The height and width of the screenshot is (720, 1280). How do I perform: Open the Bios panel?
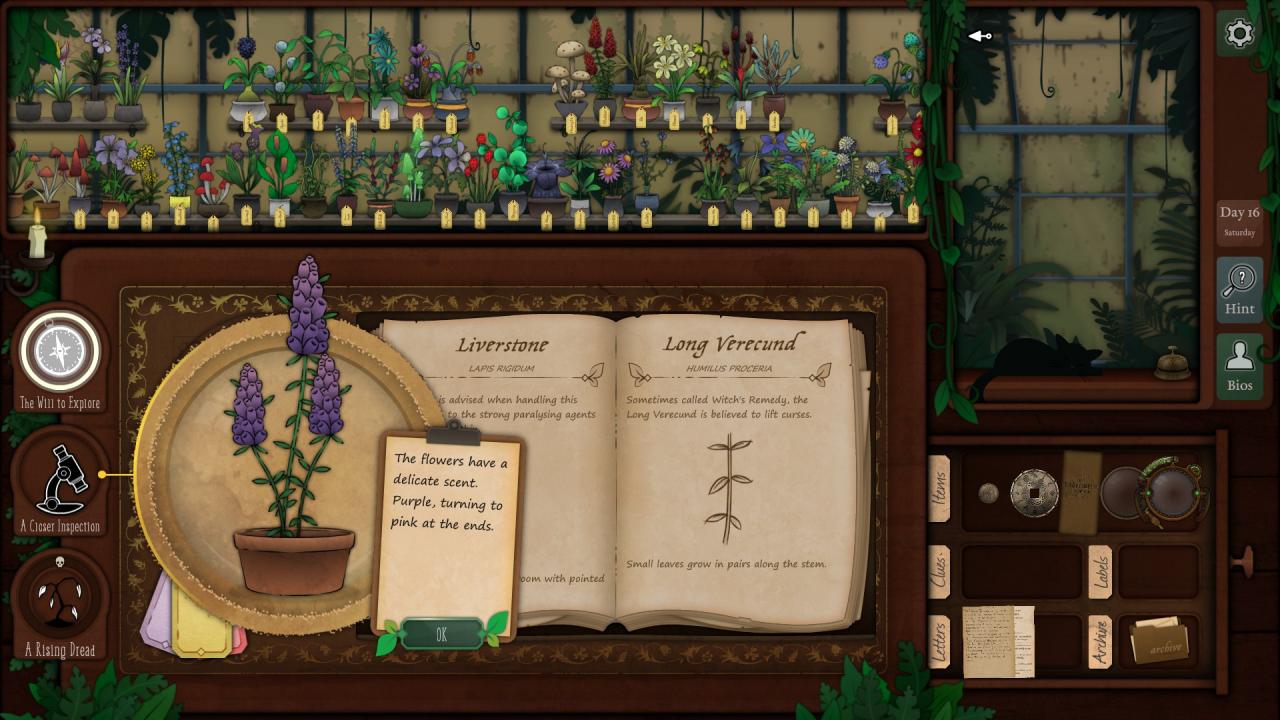[x=1239, y=365]
